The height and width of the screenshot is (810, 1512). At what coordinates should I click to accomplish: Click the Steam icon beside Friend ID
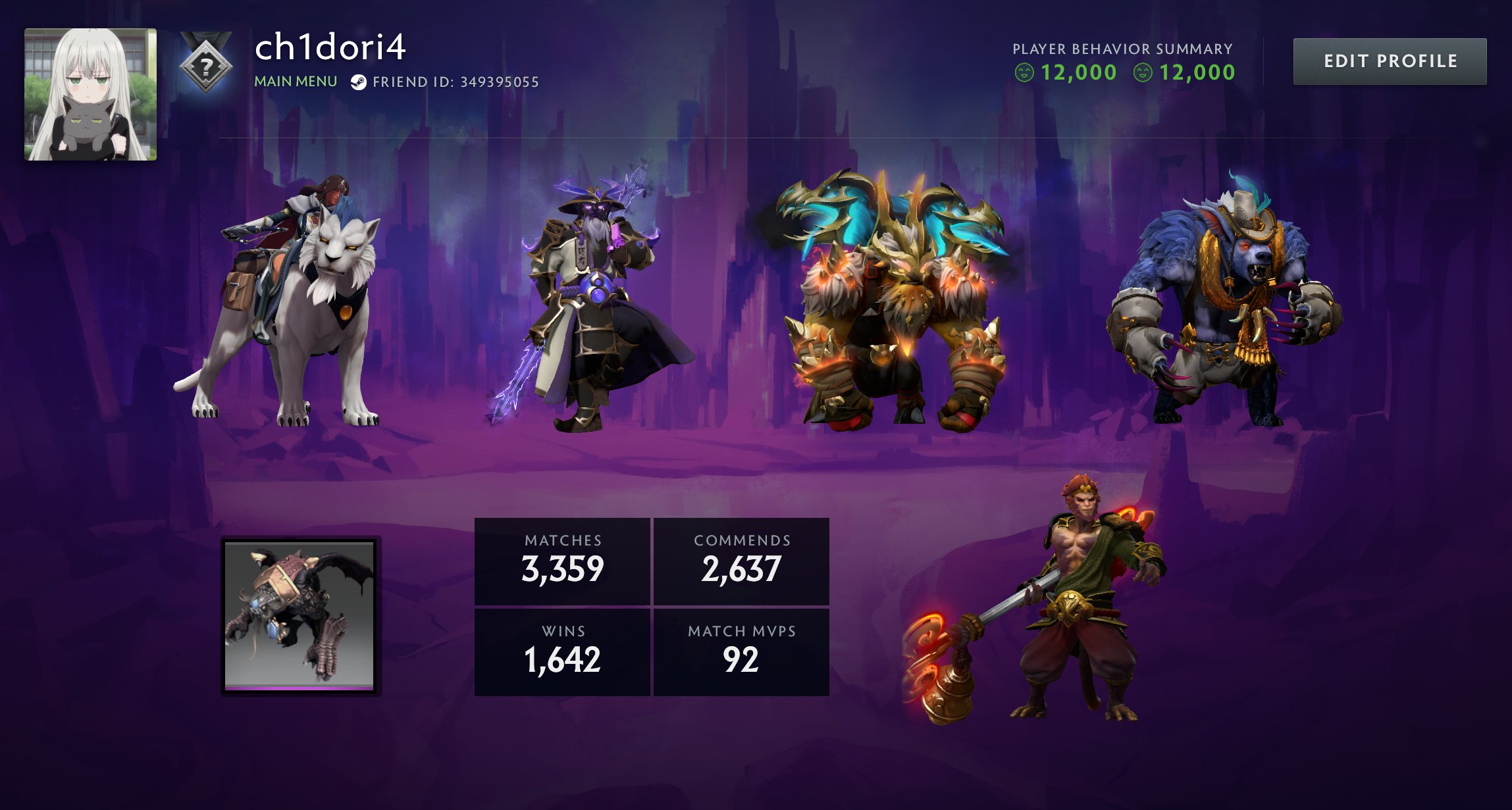pos(359,83)
